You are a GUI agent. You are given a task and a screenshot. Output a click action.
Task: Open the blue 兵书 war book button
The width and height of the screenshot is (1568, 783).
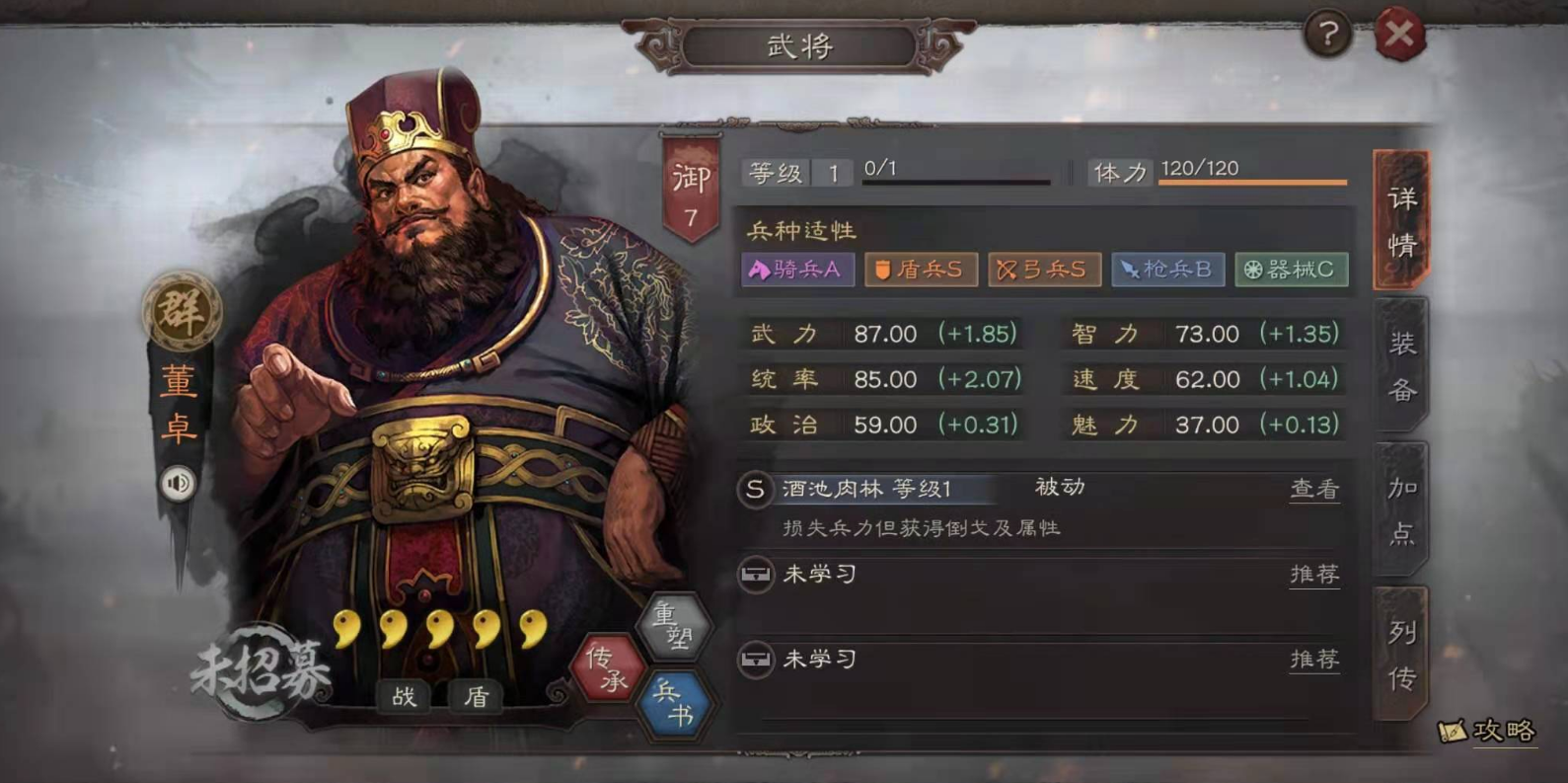[675, 703]
